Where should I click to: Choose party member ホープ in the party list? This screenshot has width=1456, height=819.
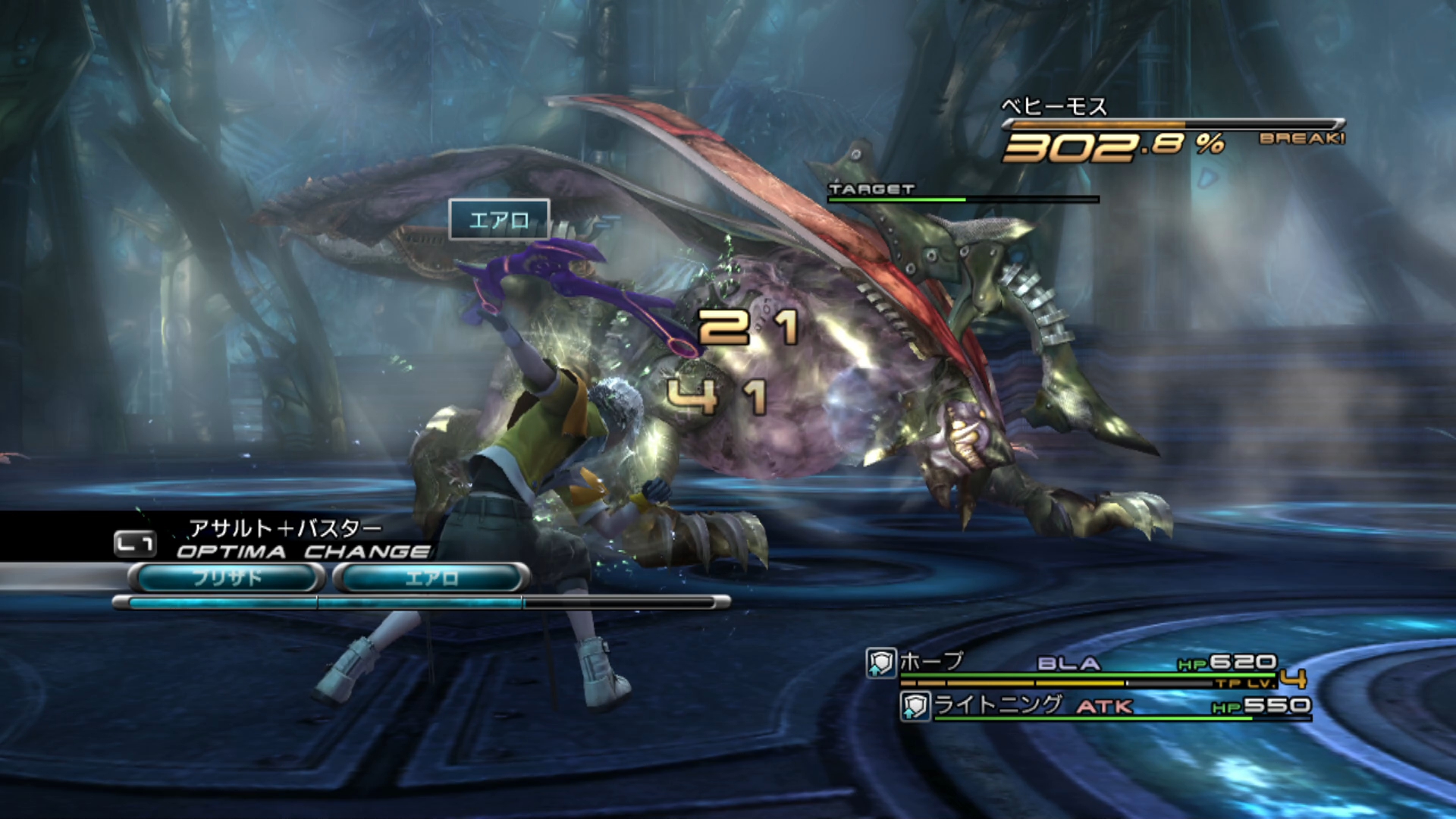(x=931, y=662)
